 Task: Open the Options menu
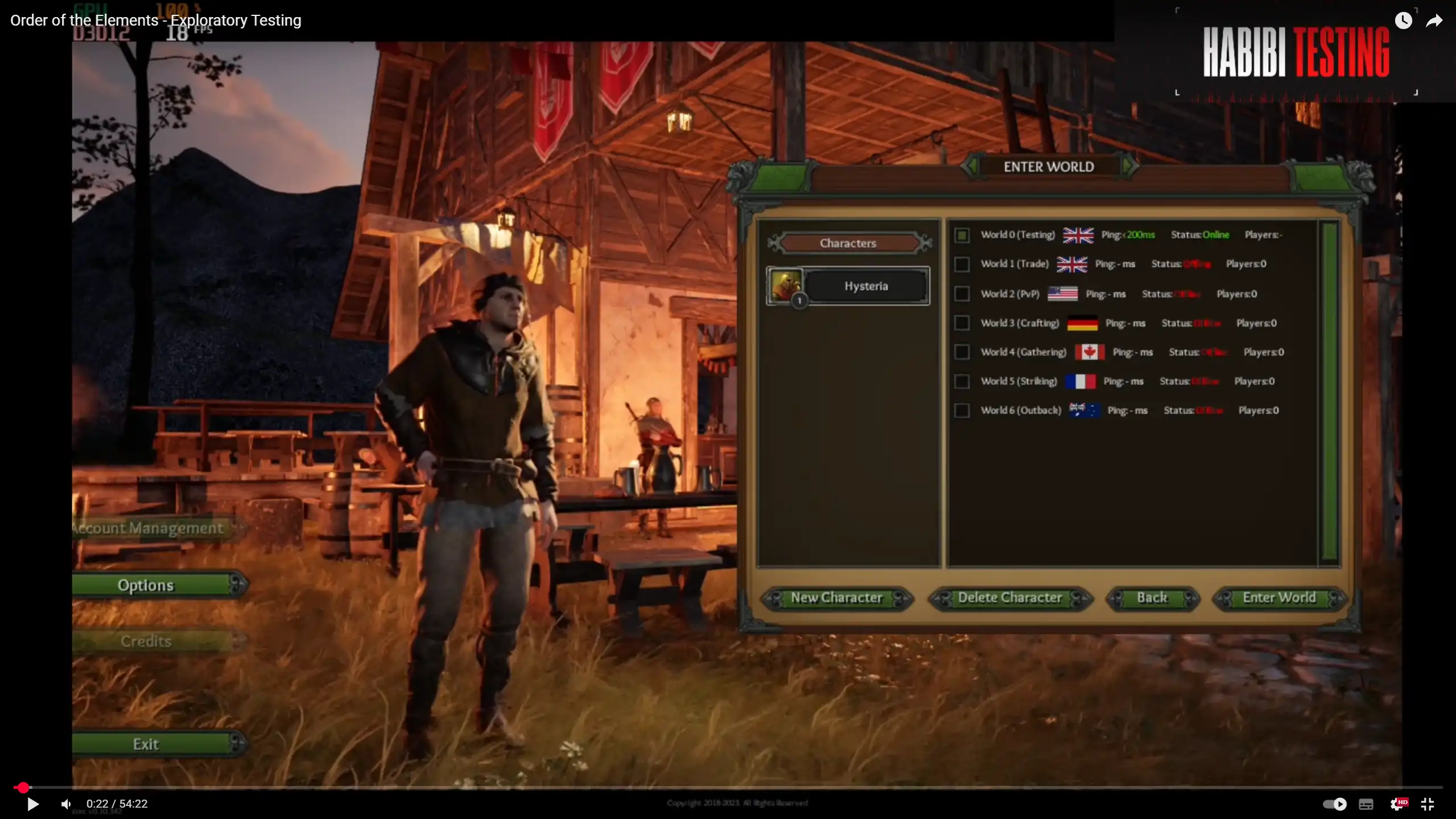pos(146,585)
